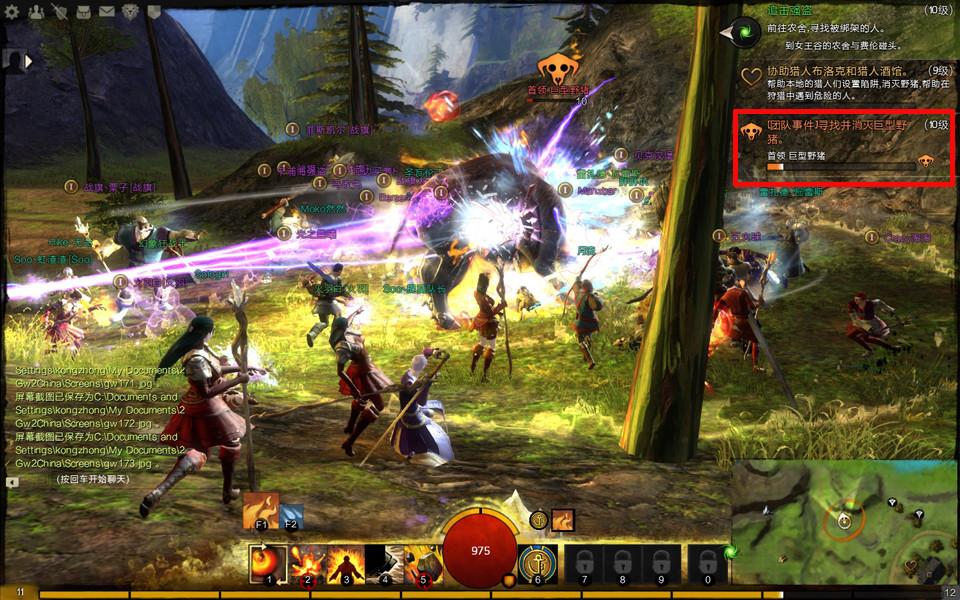Select the green swirl story quest tracker
960x600 pixels.
point(746,33)
